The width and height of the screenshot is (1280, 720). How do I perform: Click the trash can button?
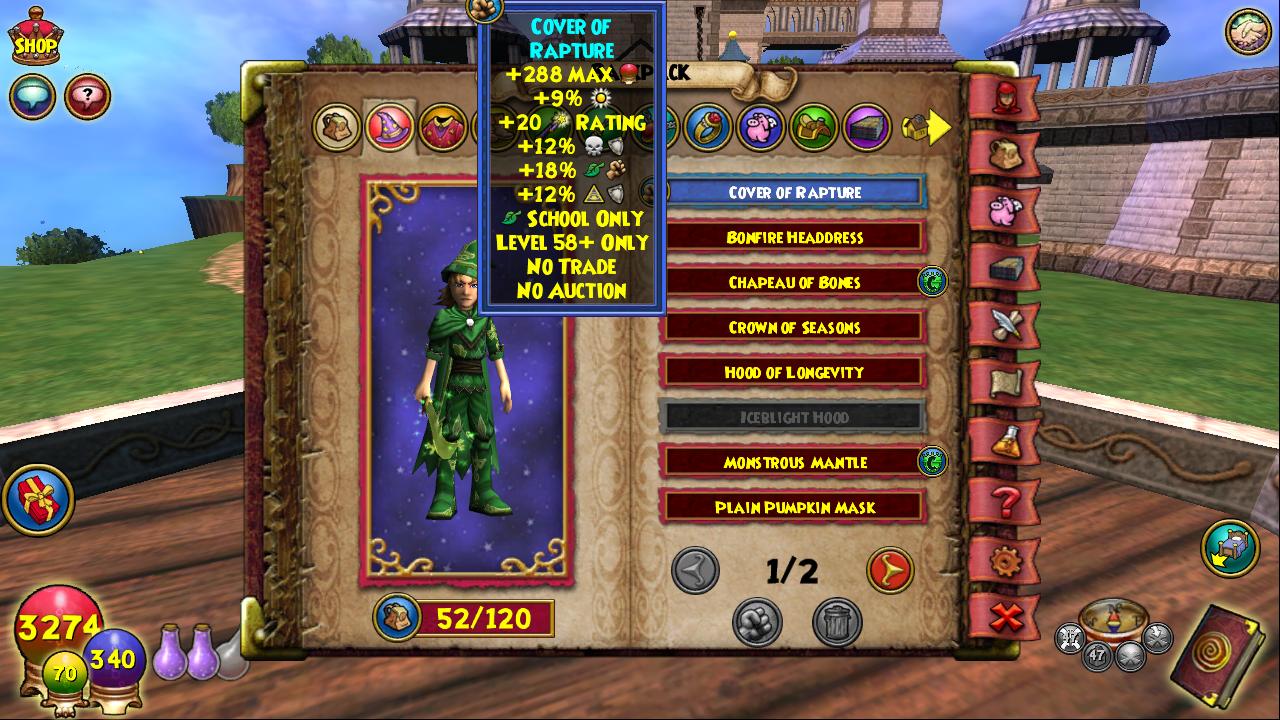(837, 621)
